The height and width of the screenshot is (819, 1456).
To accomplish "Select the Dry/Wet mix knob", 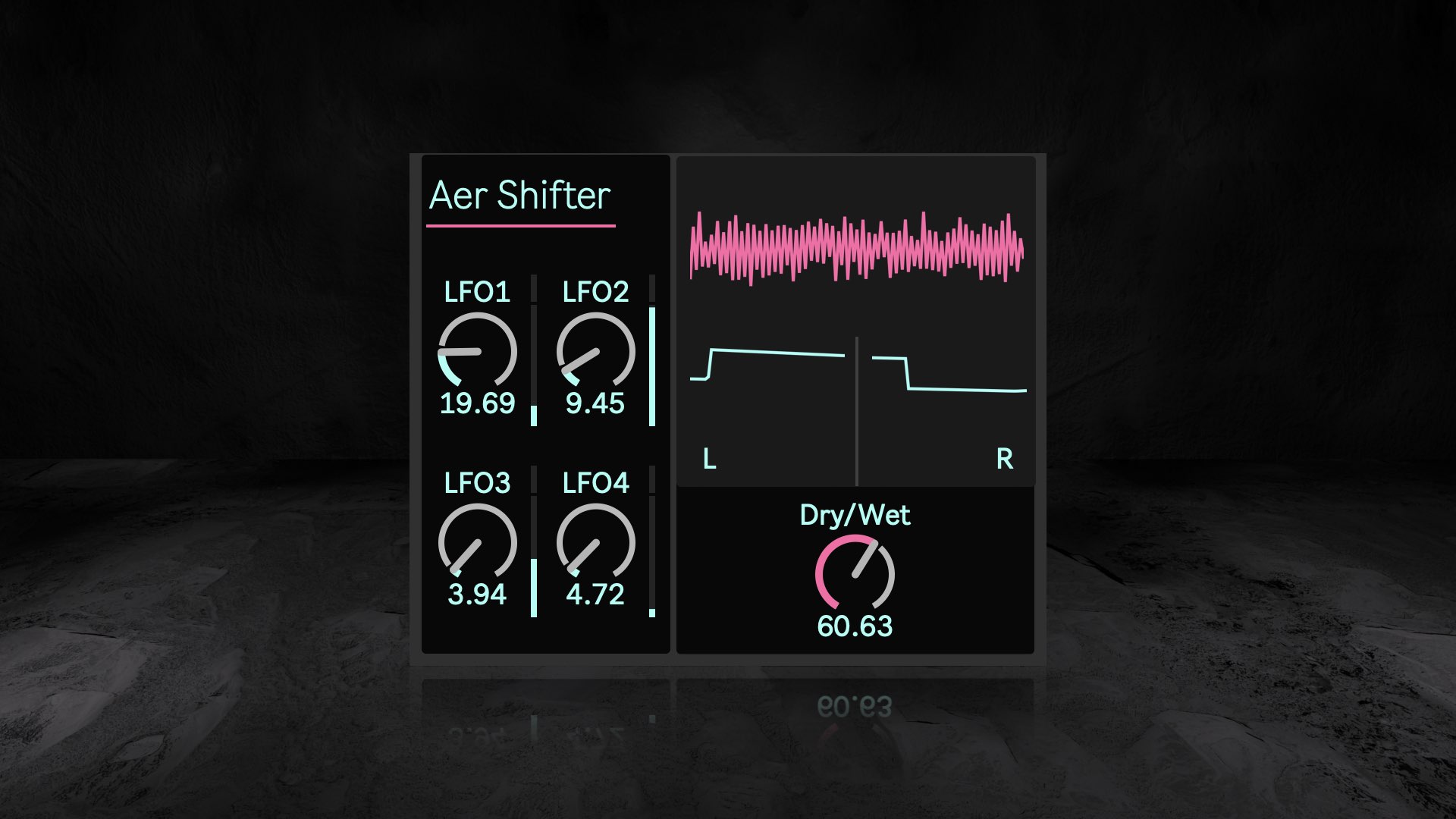I will [x=855, y=574].
